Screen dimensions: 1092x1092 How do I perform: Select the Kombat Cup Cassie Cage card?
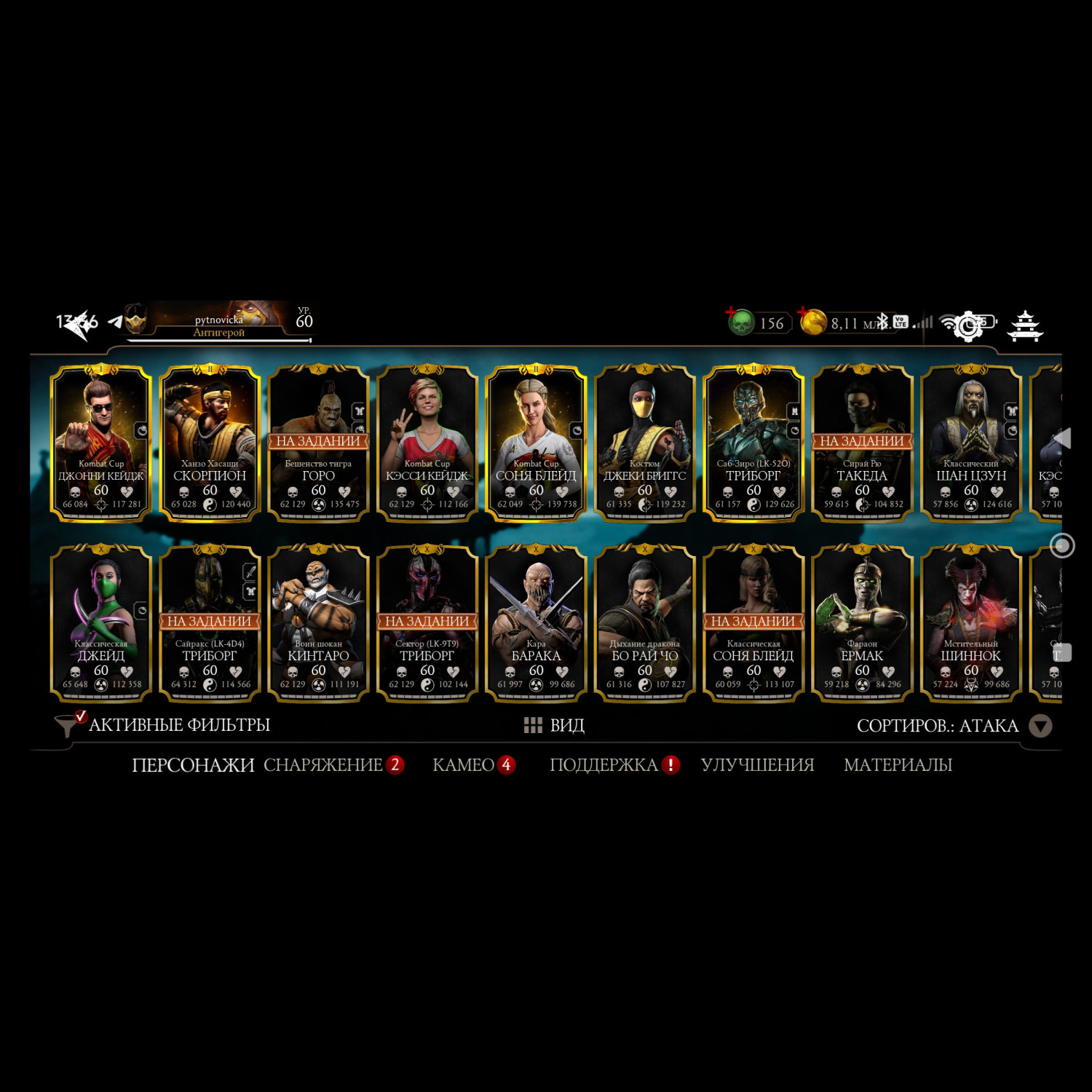[x=427, y=443]
